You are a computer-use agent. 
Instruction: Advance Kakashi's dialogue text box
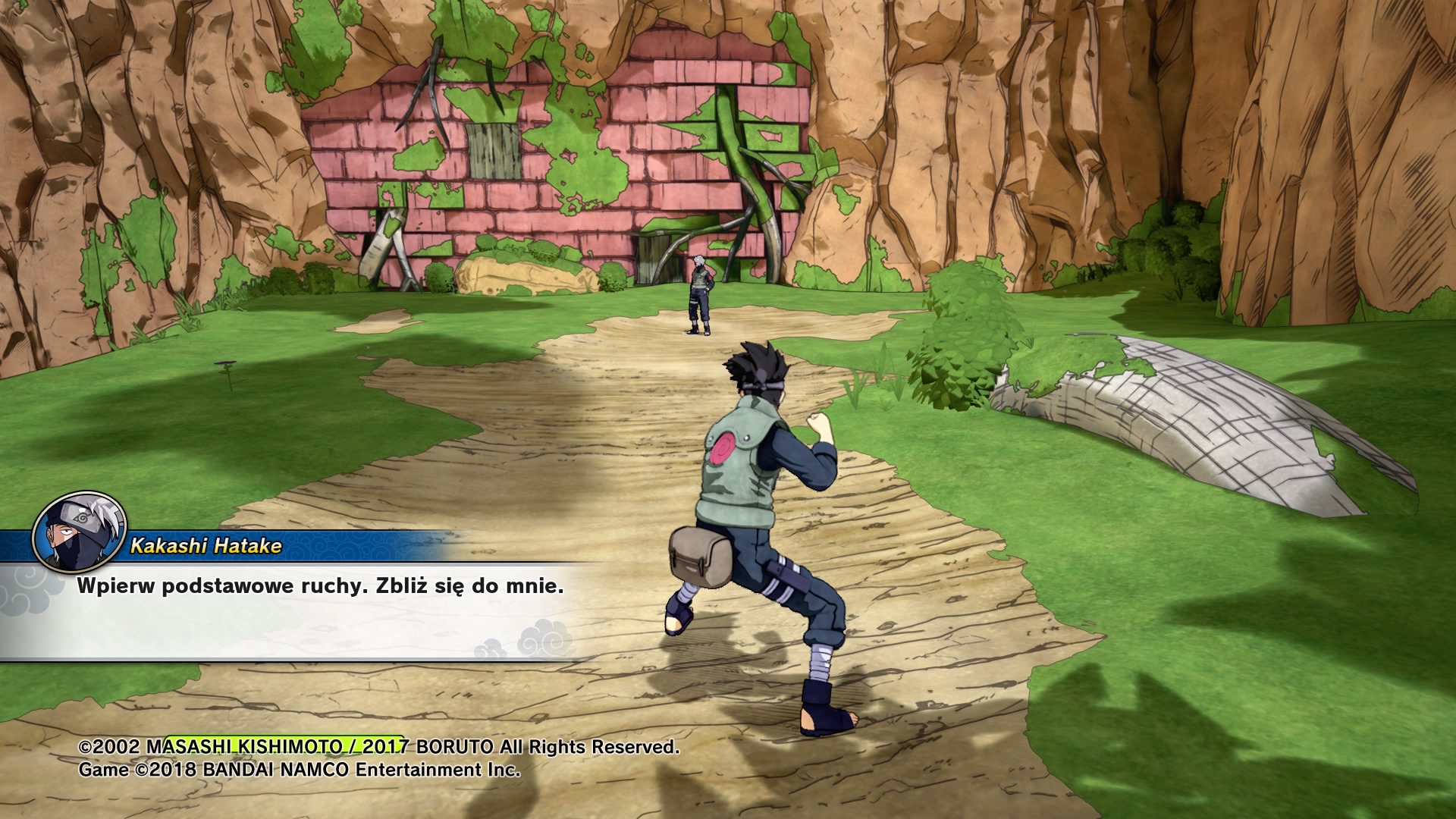point(303,611)
